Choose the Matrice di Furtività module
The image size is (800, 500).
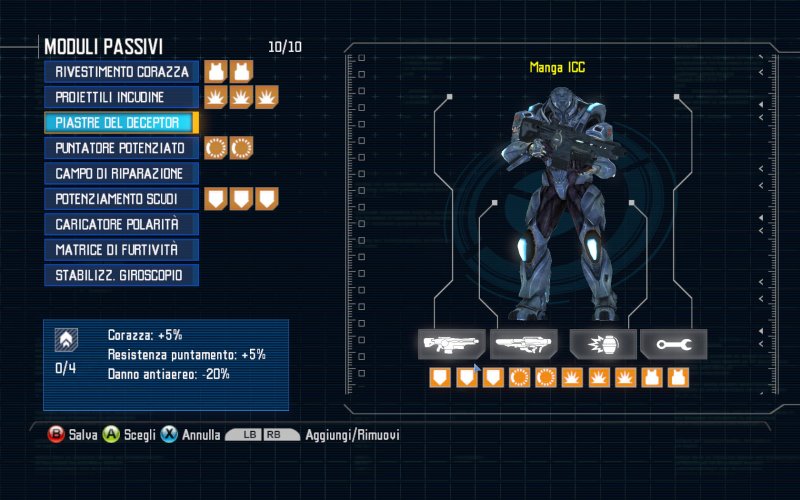(122, 249)
